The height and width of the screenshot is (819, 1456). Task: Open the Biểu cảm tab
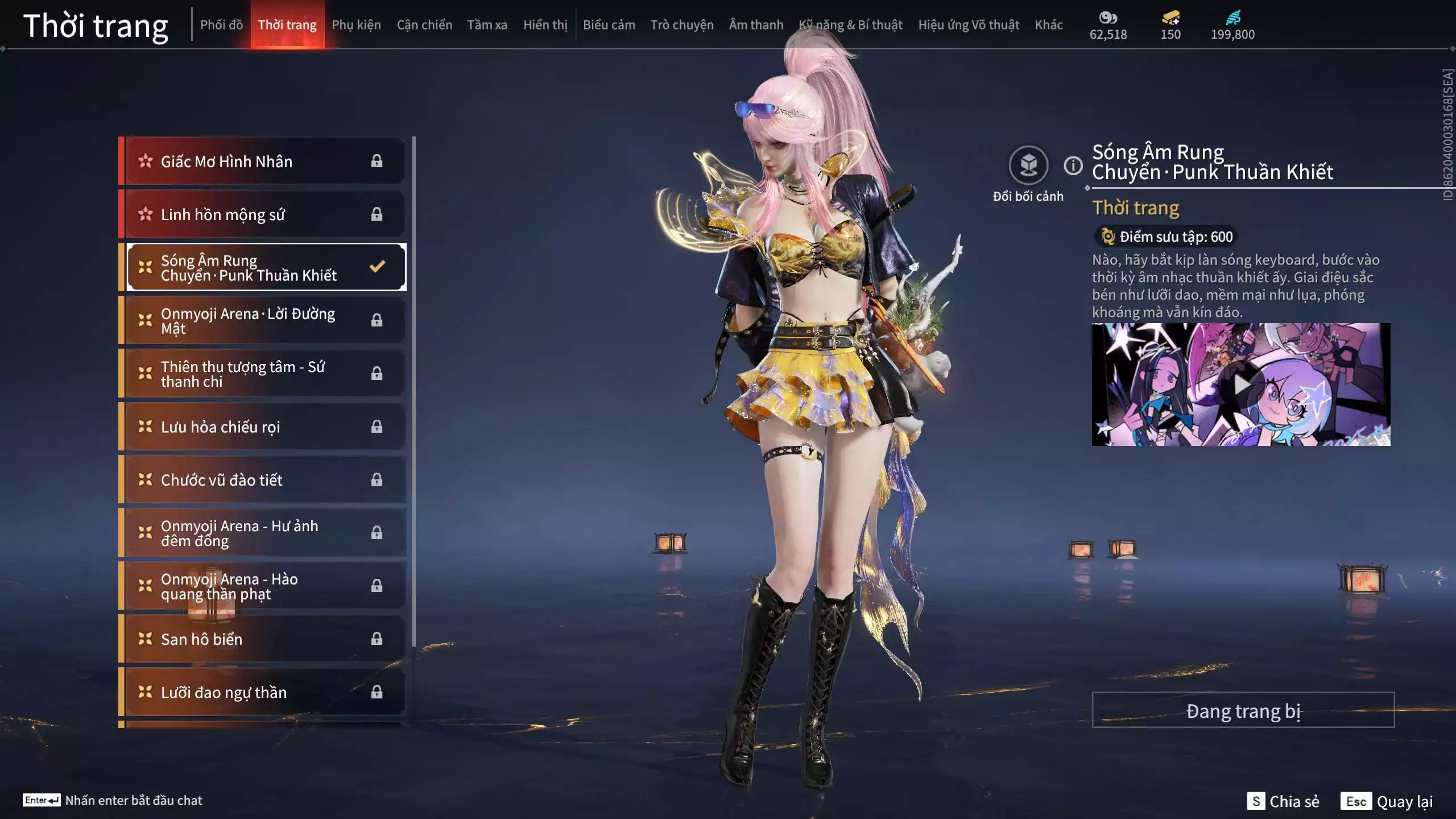(x=609, y=25)
